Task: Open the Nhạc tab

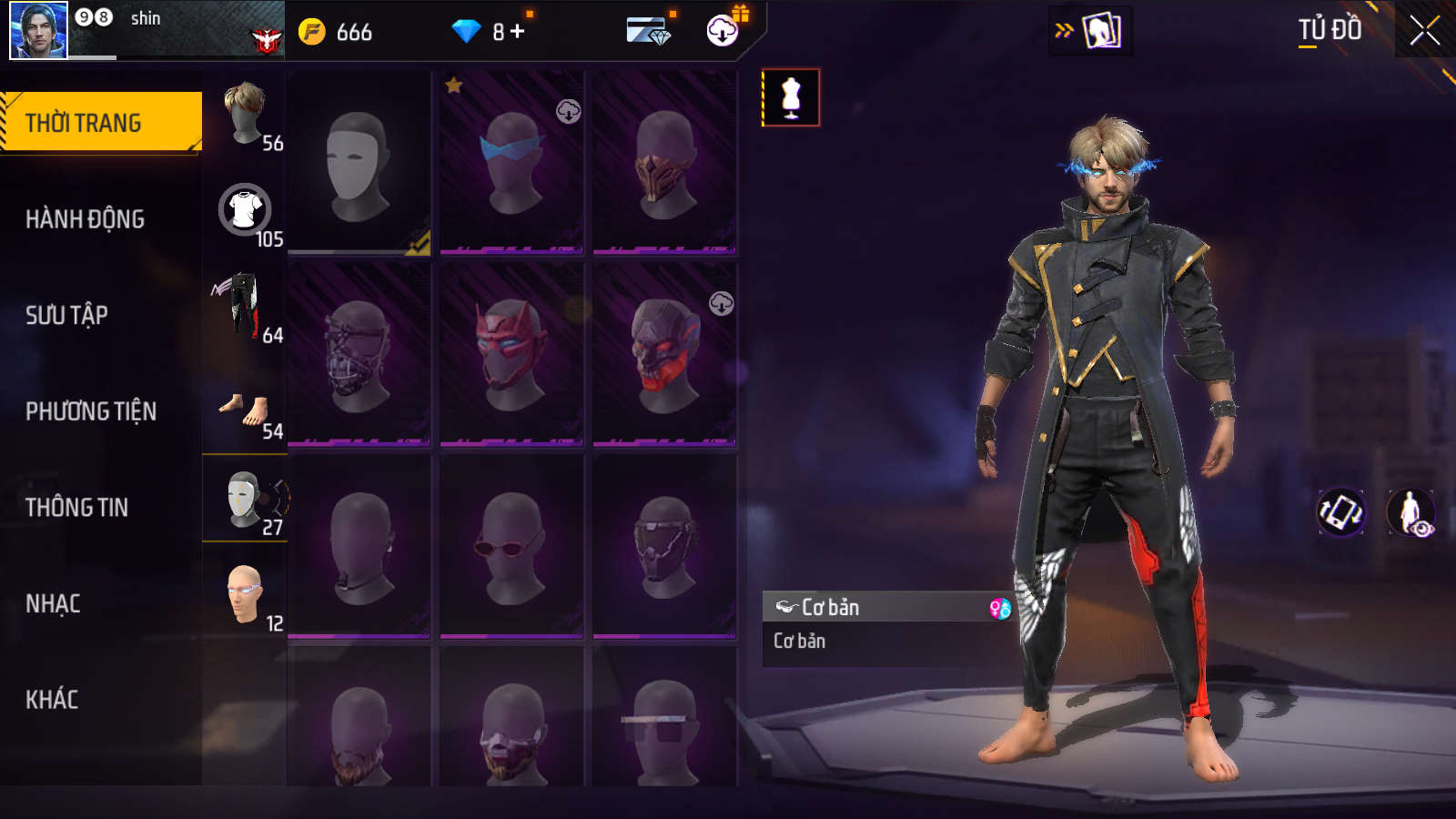Action: pos(53,603)
